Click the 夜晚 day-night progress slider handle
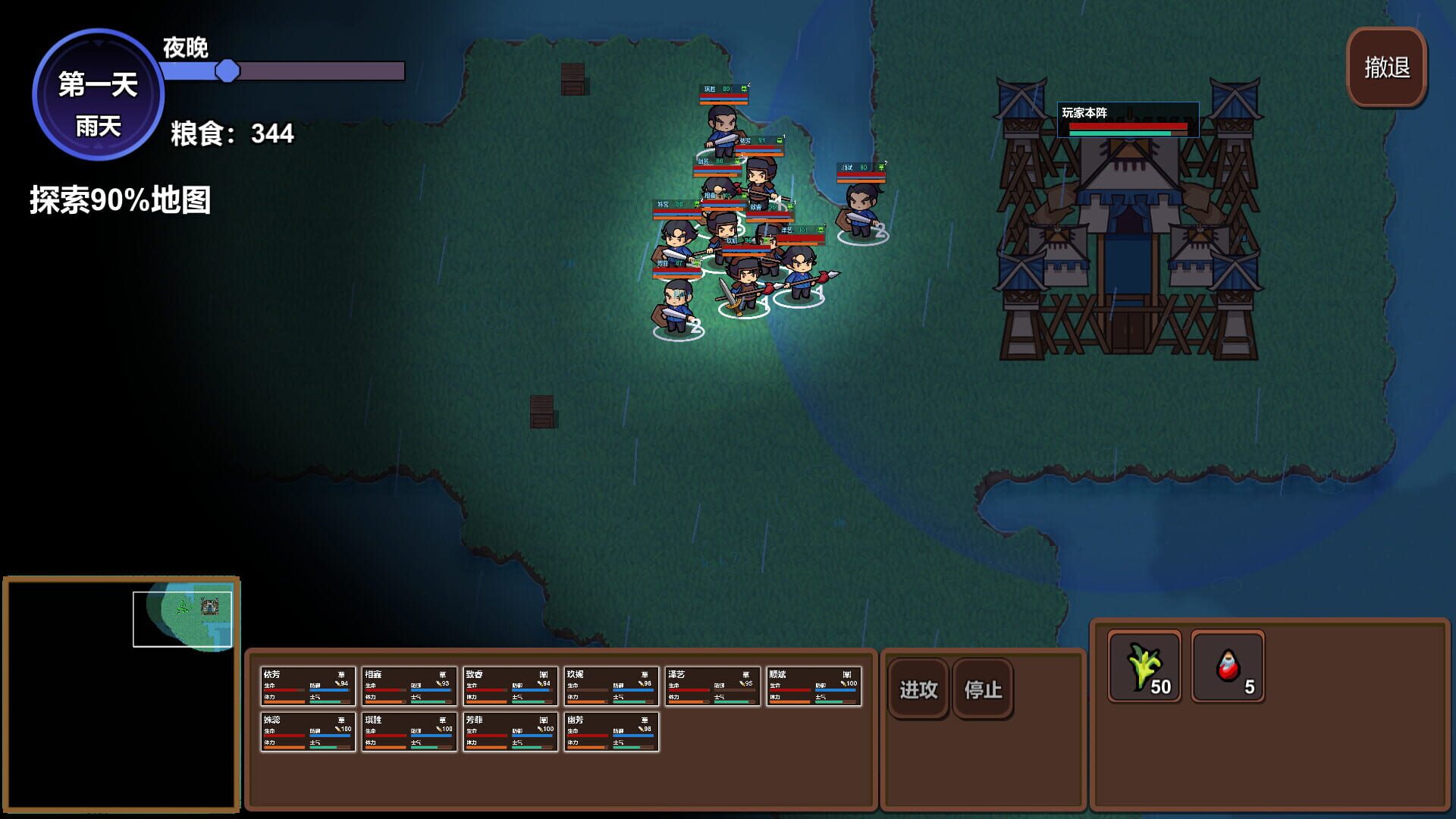Viewport: 1456px width, 819px height. [226, 72]
